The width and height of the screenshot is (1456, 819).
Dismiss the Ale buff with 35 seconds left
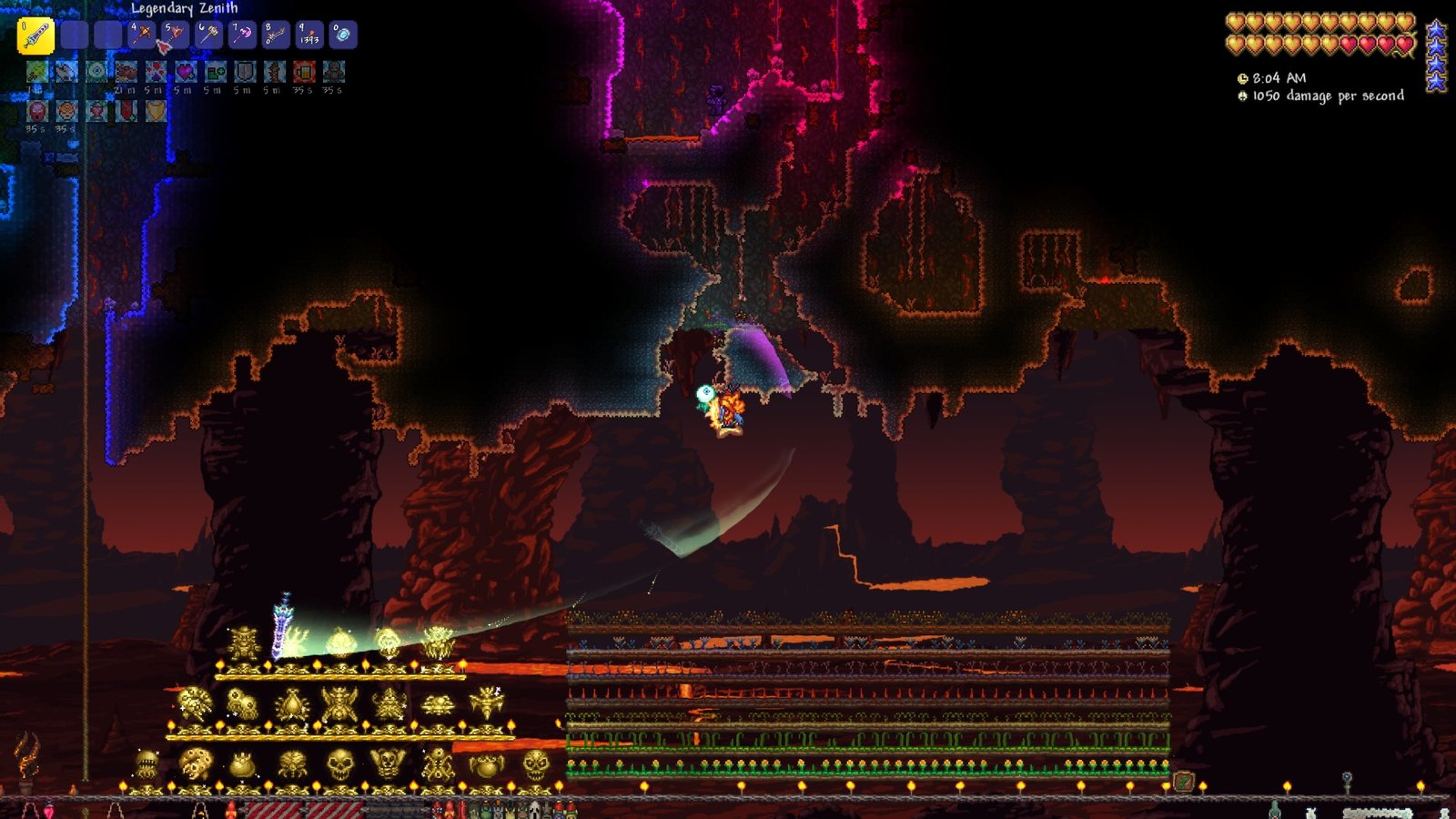click(303, 73)
